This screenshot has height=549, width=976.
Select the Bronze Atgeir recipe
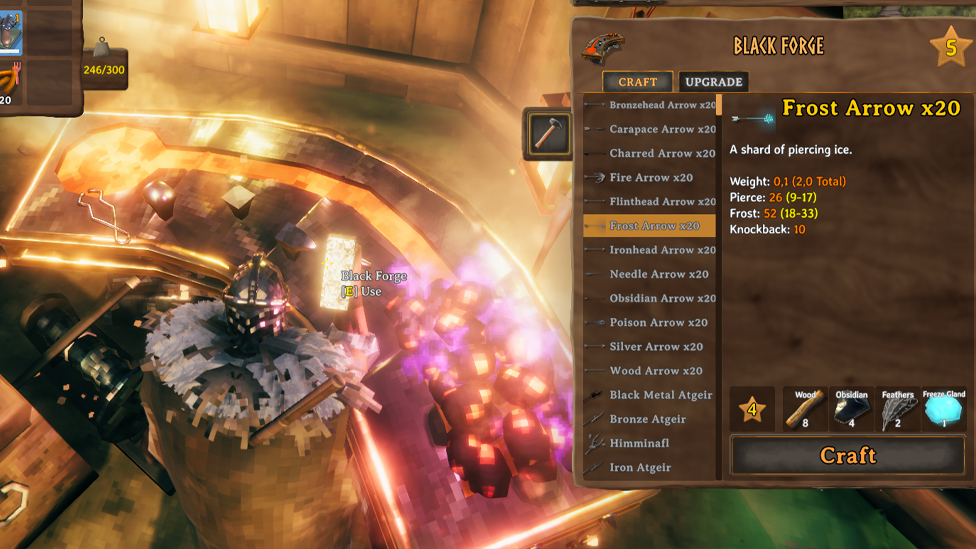[x=647, y=419]
